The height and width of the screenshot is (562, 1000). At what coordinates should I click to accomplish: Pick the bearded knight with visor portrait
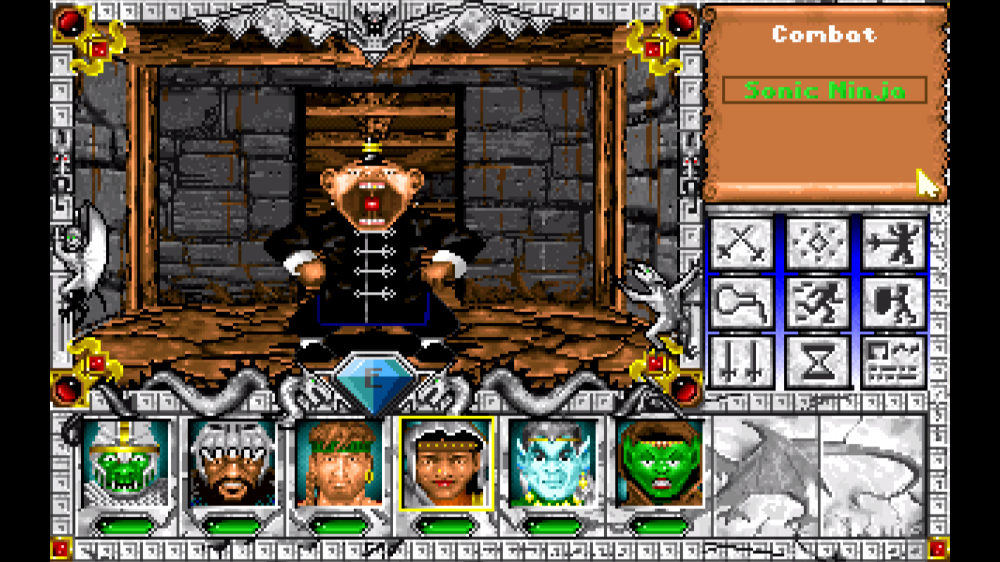(x=231, y=462)
